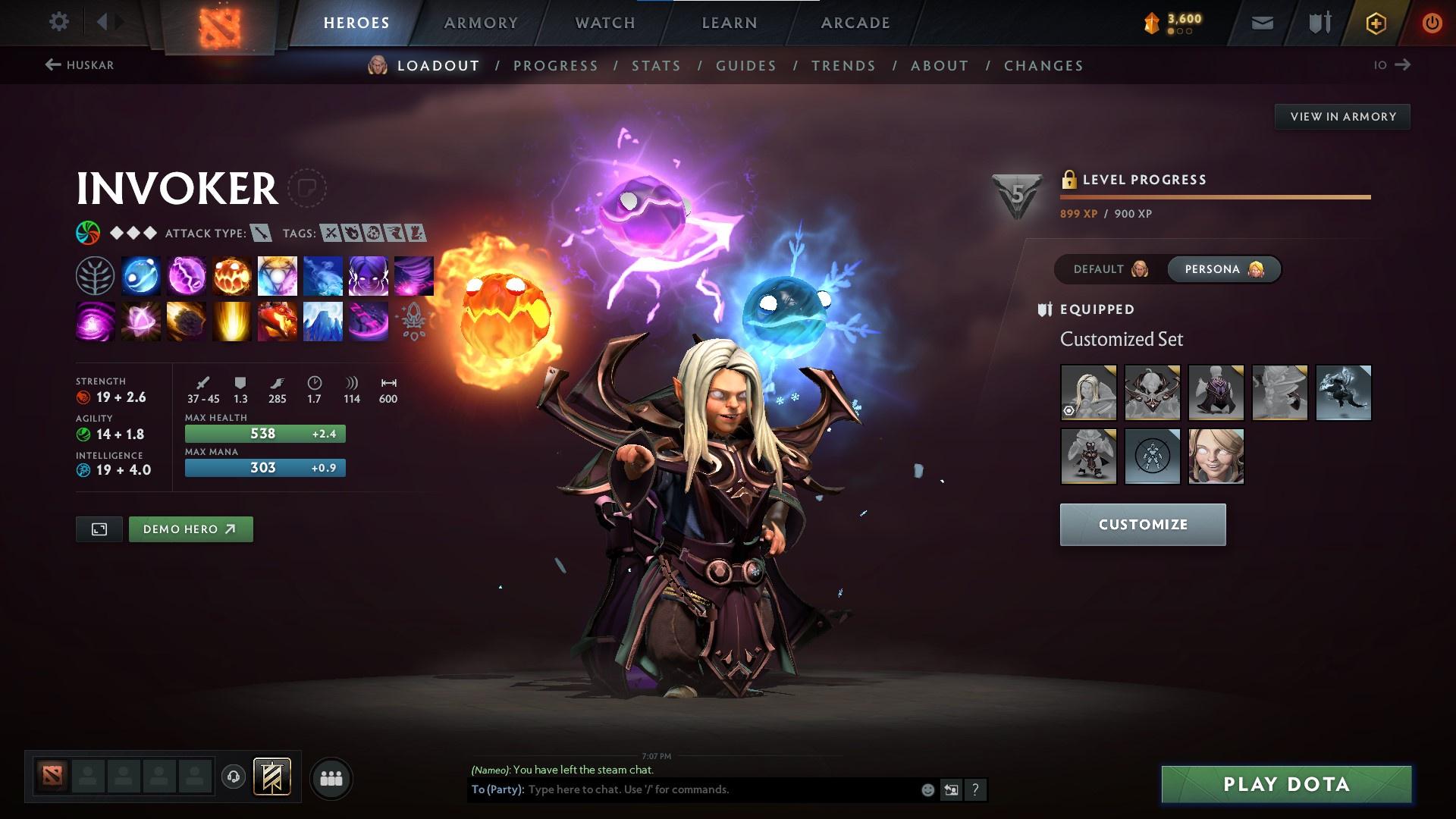The image size is (1456, 819).
Task: Open Invoker's talent tree icon
Action: coord(95,275)
